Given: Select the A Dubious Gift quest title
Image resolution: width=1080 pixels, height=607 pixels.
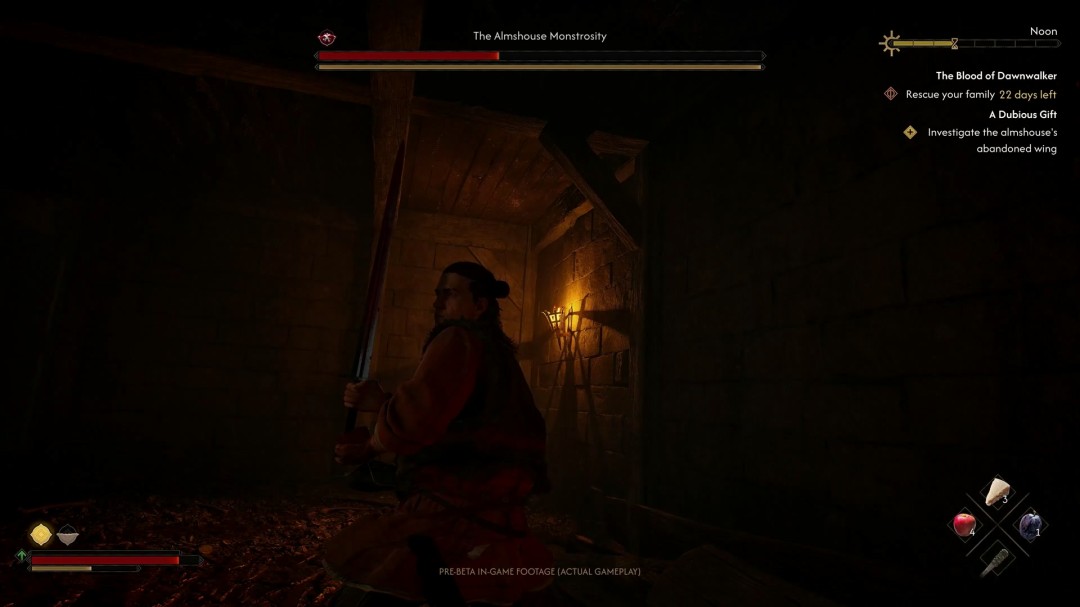Looking at the screenshot, I should click(1022, 114).
